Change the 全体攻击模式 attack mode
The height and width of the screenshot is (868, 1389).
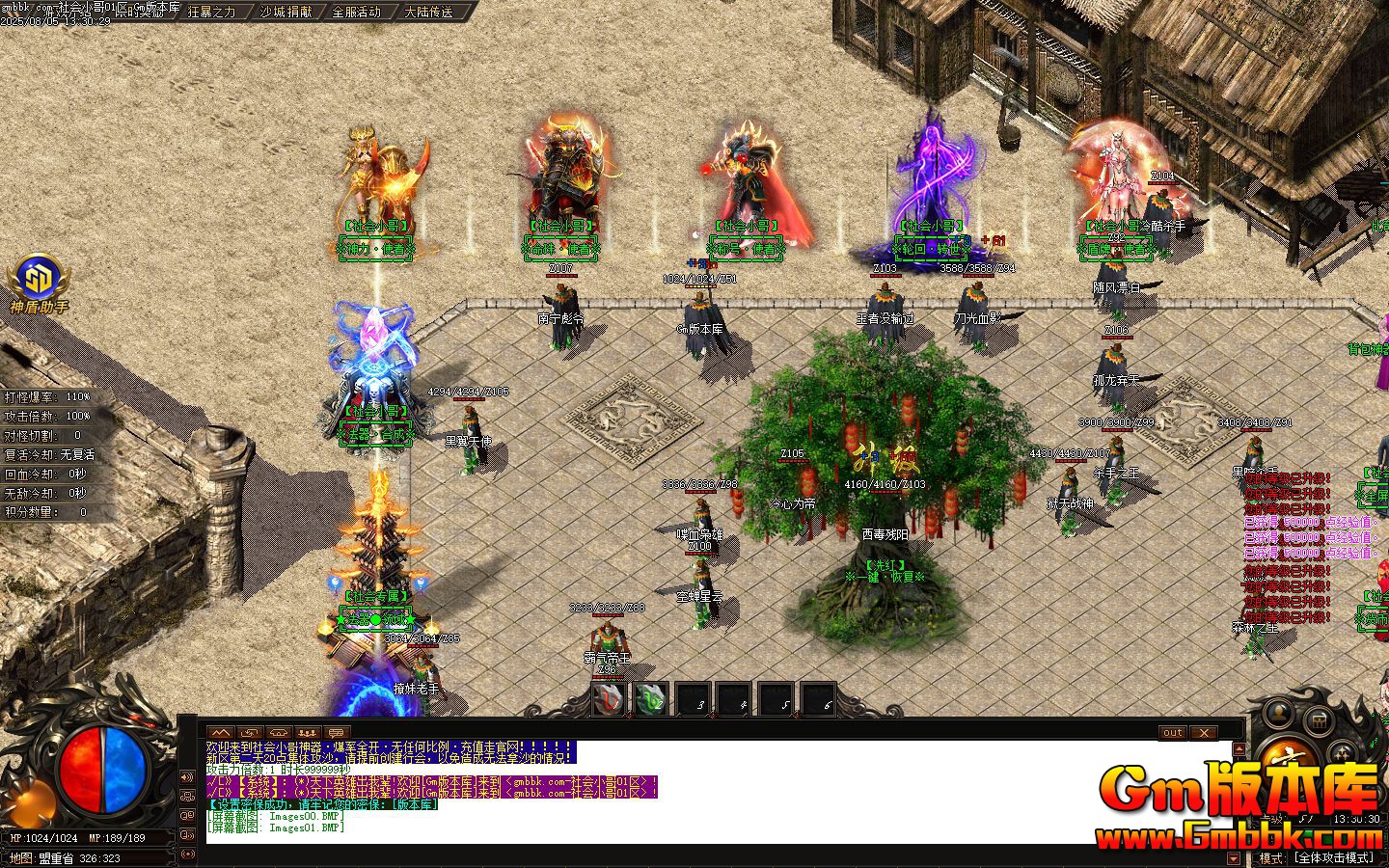click(x=1334, y=857)
